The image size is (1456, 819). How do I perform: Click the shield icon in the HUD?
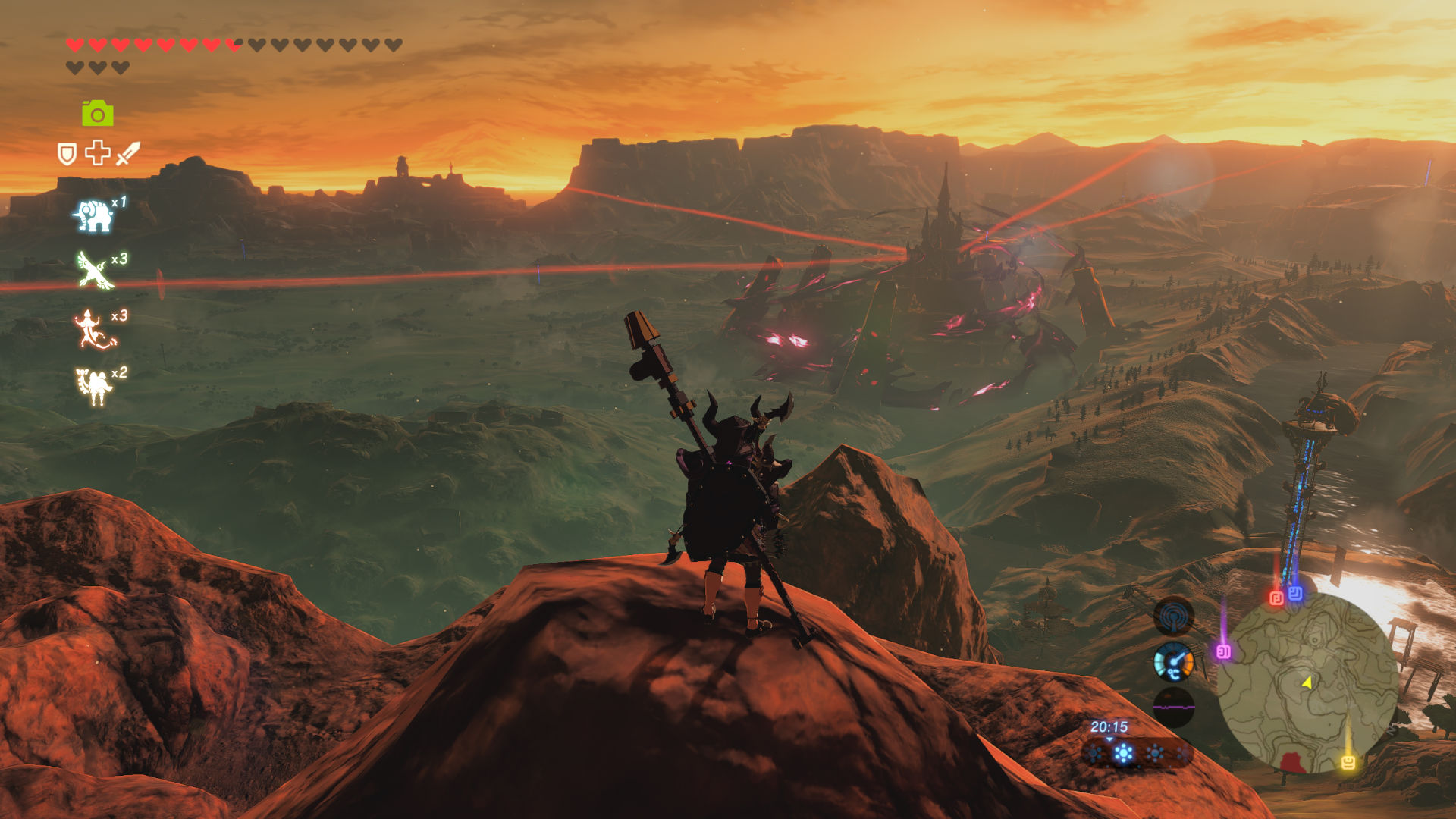[67, 154]
